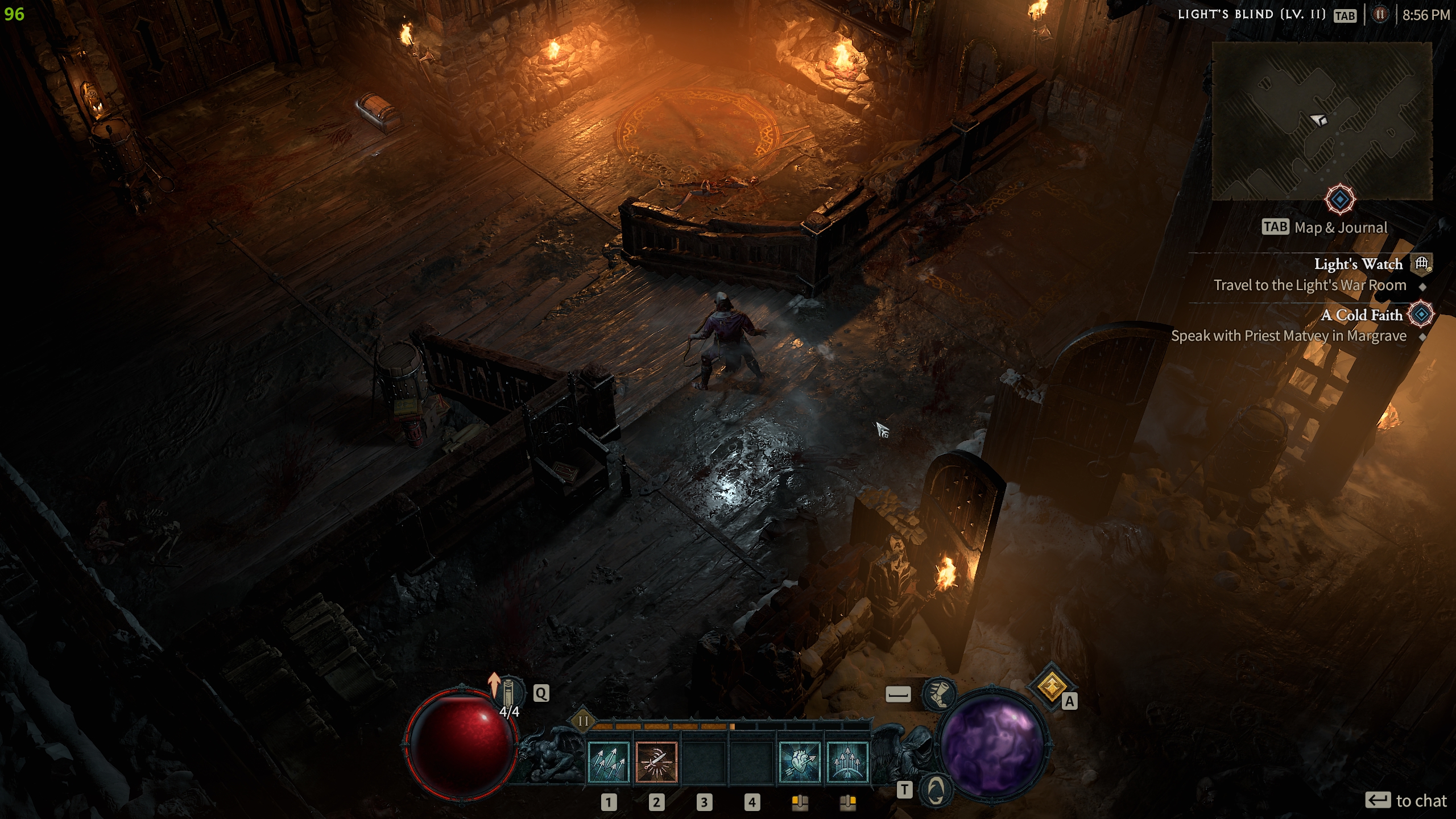Click the quest marker below the minimap

coord(1339,200)
